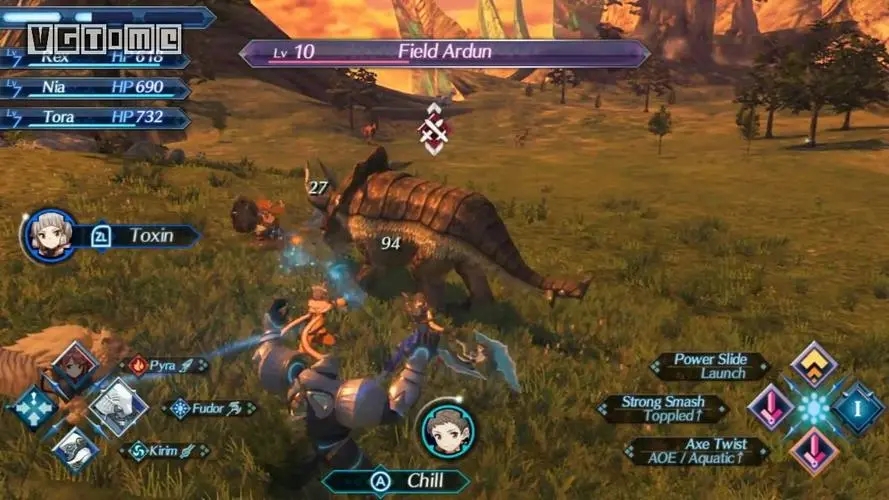Use the Strong Smash art icon

771,408
